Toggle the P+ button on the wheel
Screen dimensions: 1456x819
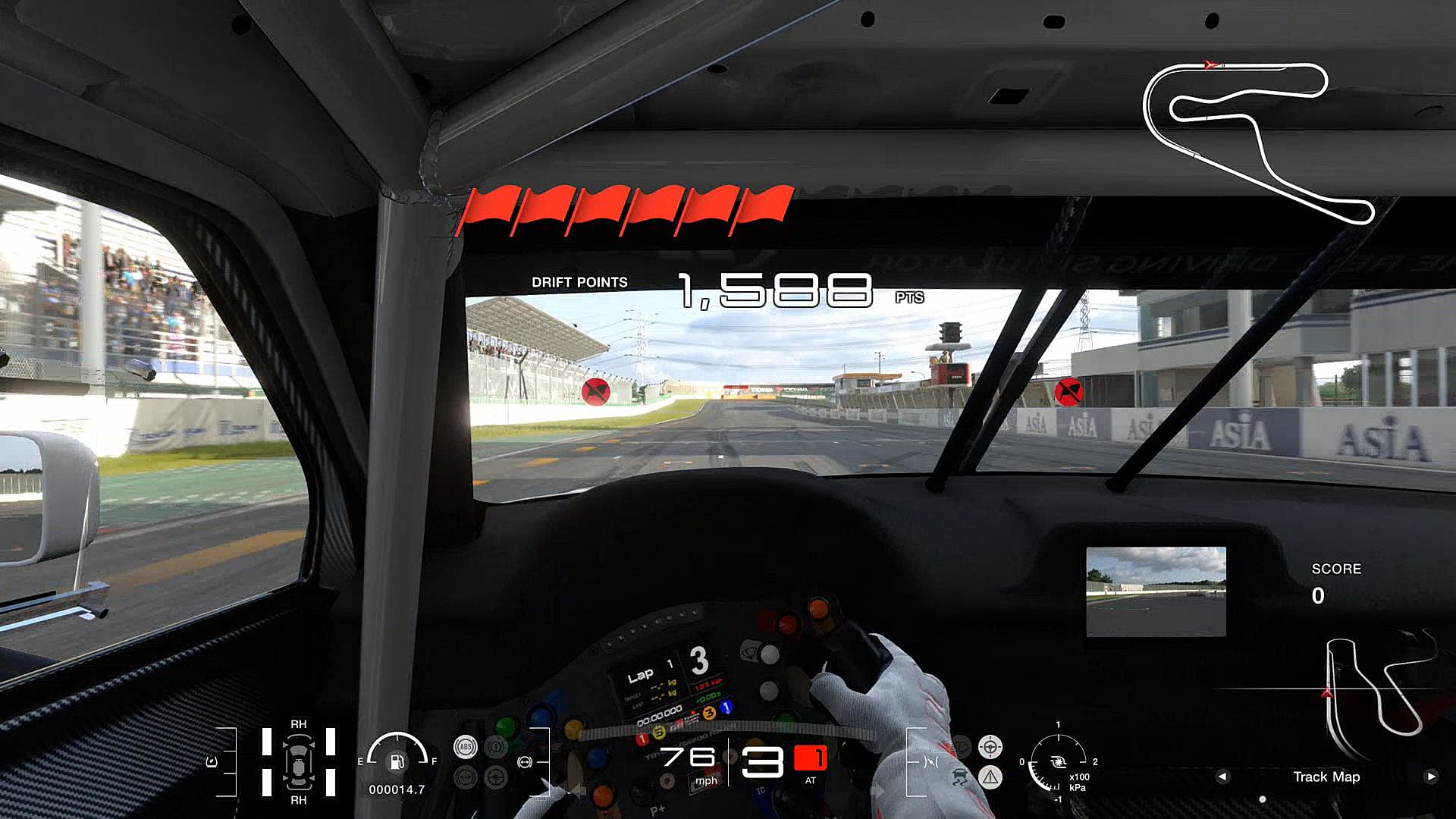(x=657, y=809)
